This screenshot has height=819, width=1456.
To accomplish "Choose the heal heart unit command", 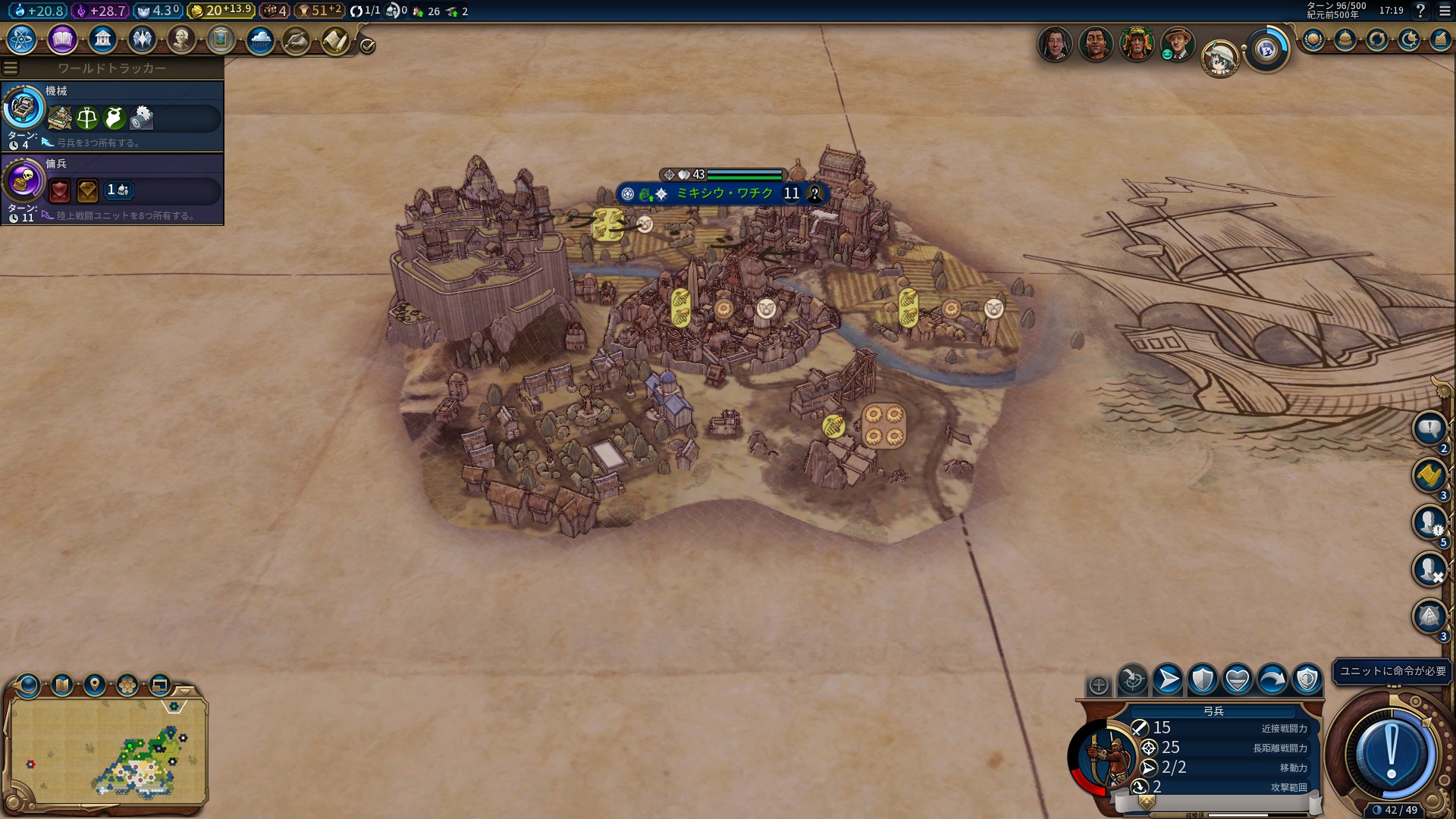I will 1238,679.
